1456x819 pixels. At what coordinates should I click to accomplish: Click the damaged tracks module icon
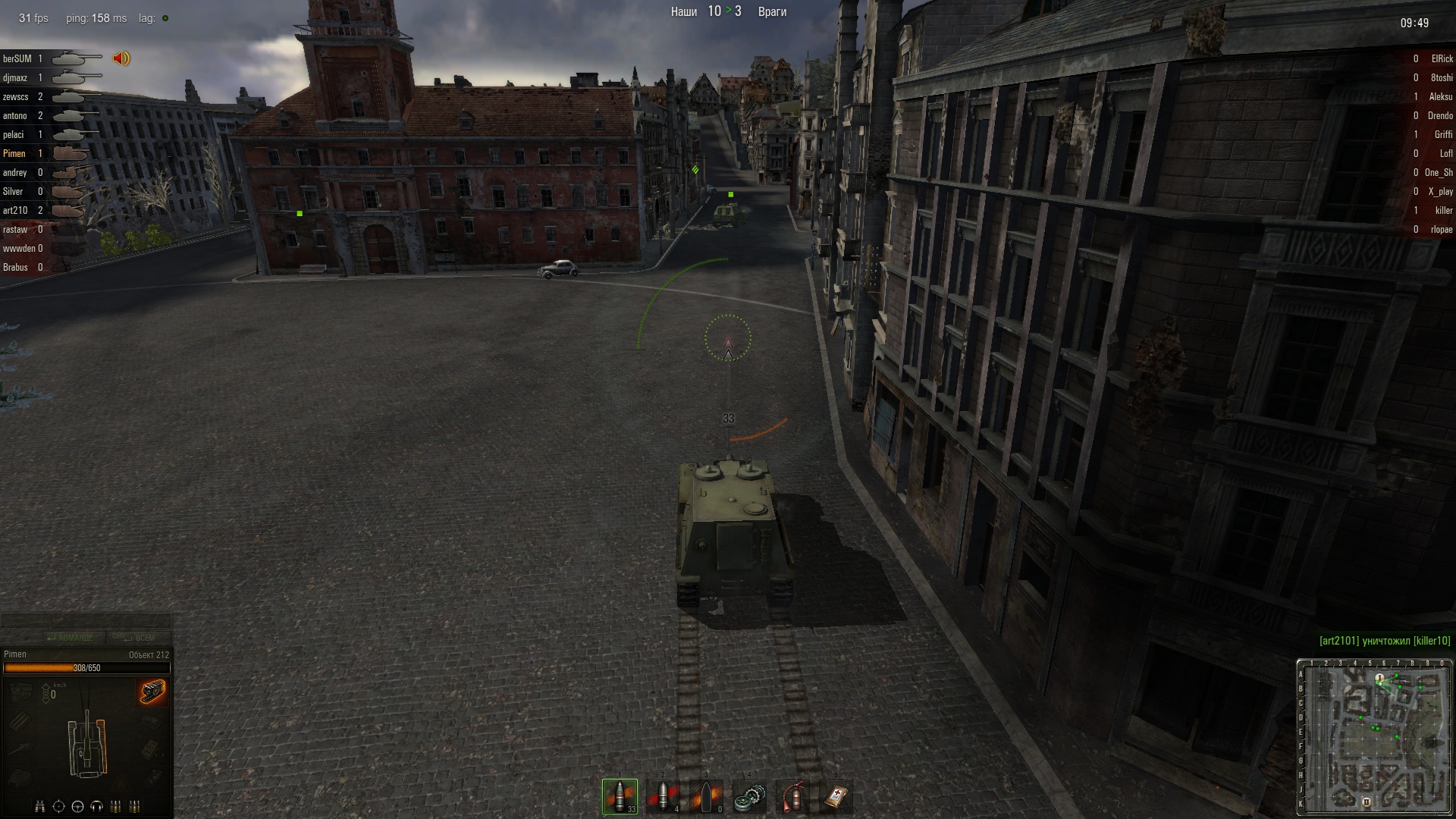(152, 692)
